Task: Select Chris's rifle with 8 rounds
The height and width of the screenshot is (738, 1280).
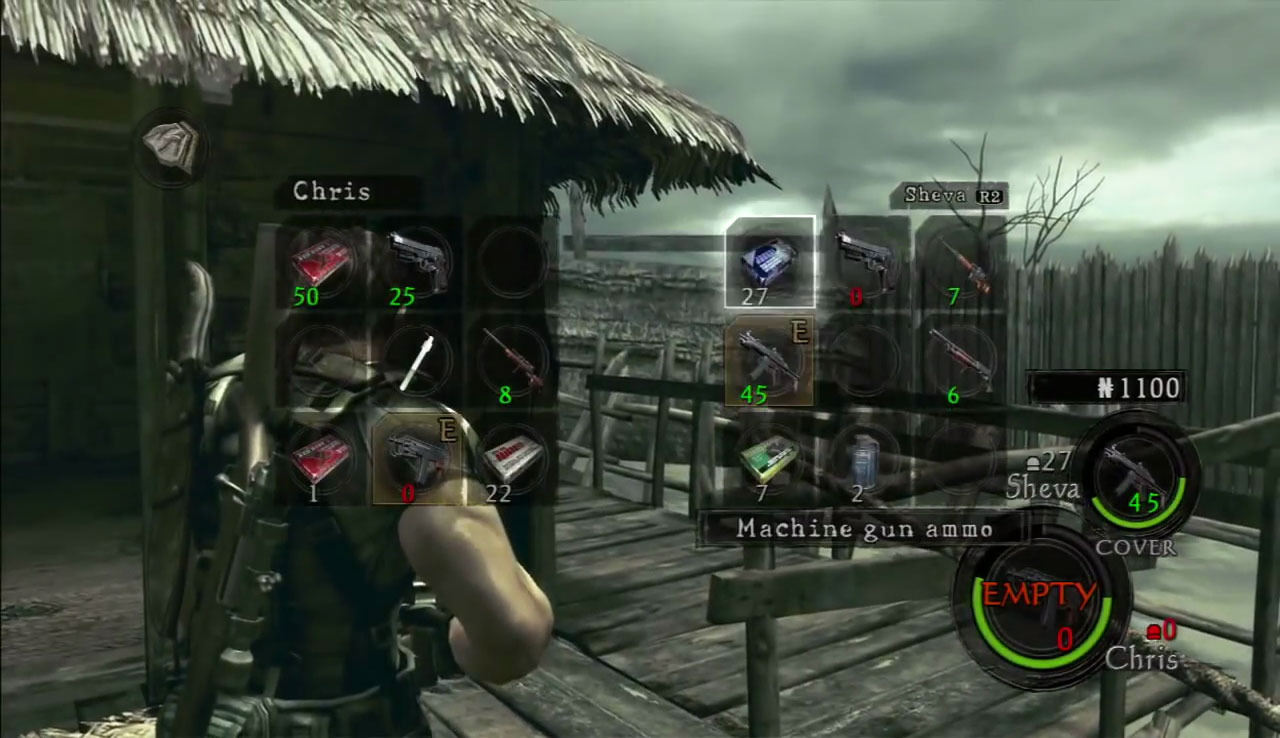Action: click(513, 360)
